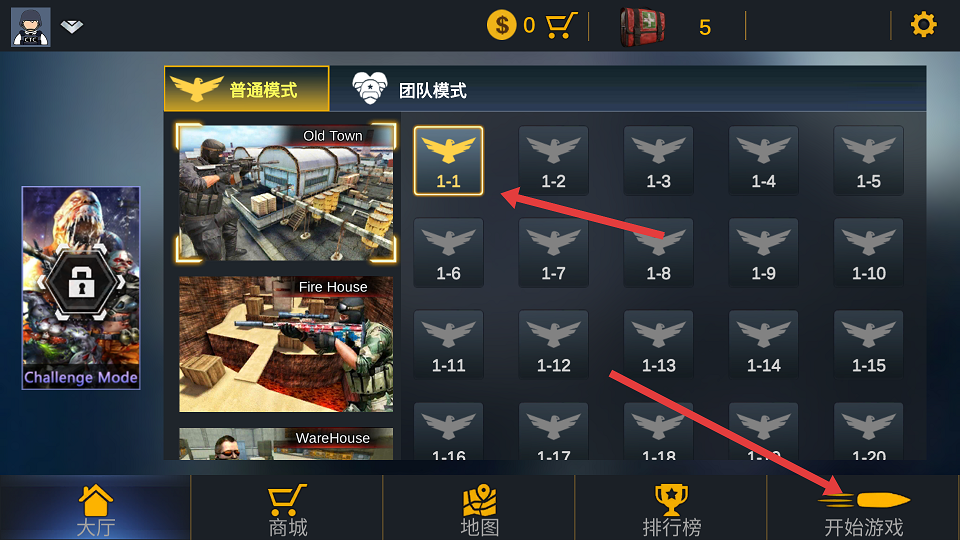The width and height of the screenshot is (960, 540).
Task: Pick level 1-12 tile
Action: 553,344
